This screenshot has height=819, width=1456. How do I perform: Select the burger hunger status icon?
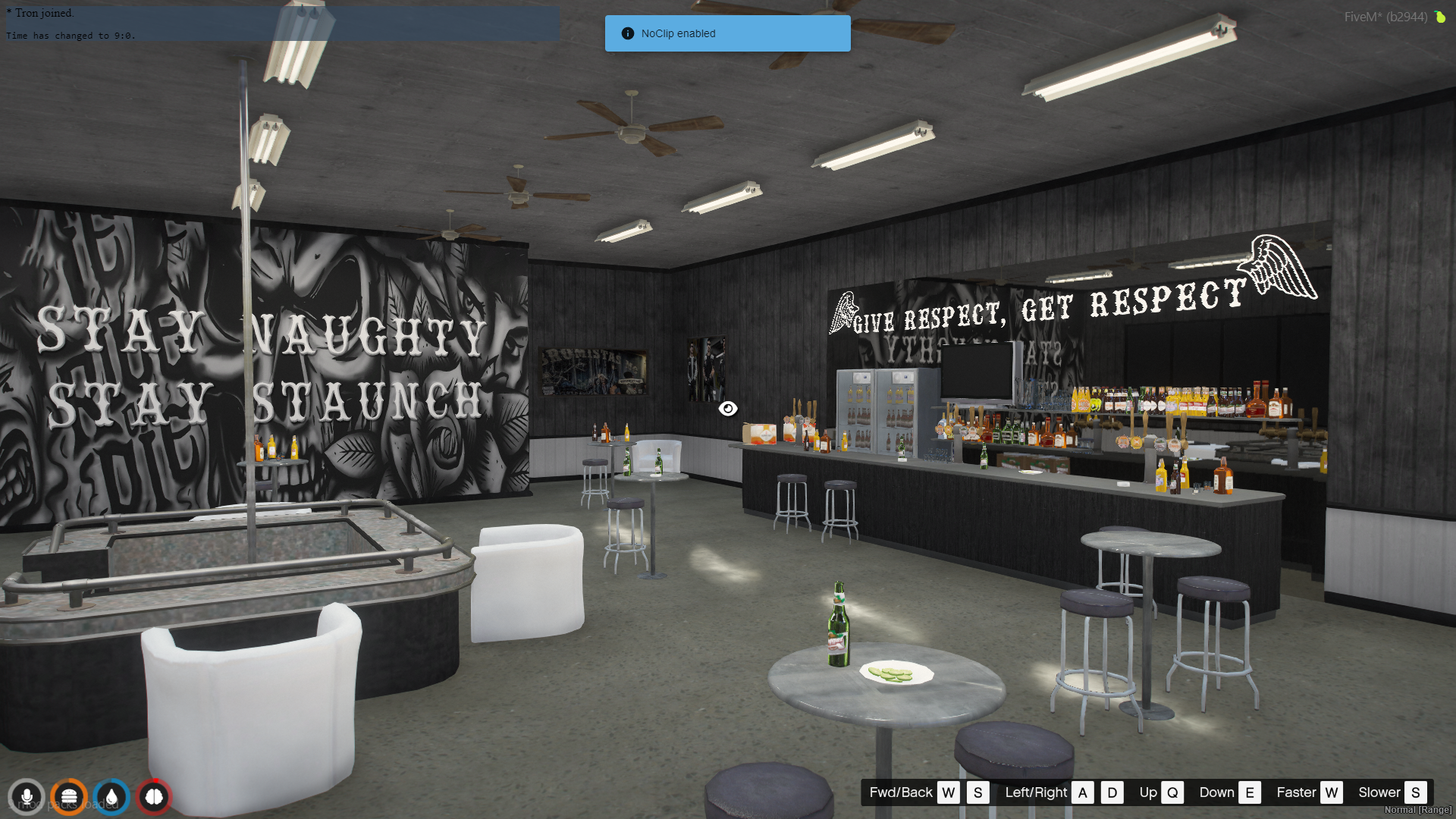(x=69, y=797)
